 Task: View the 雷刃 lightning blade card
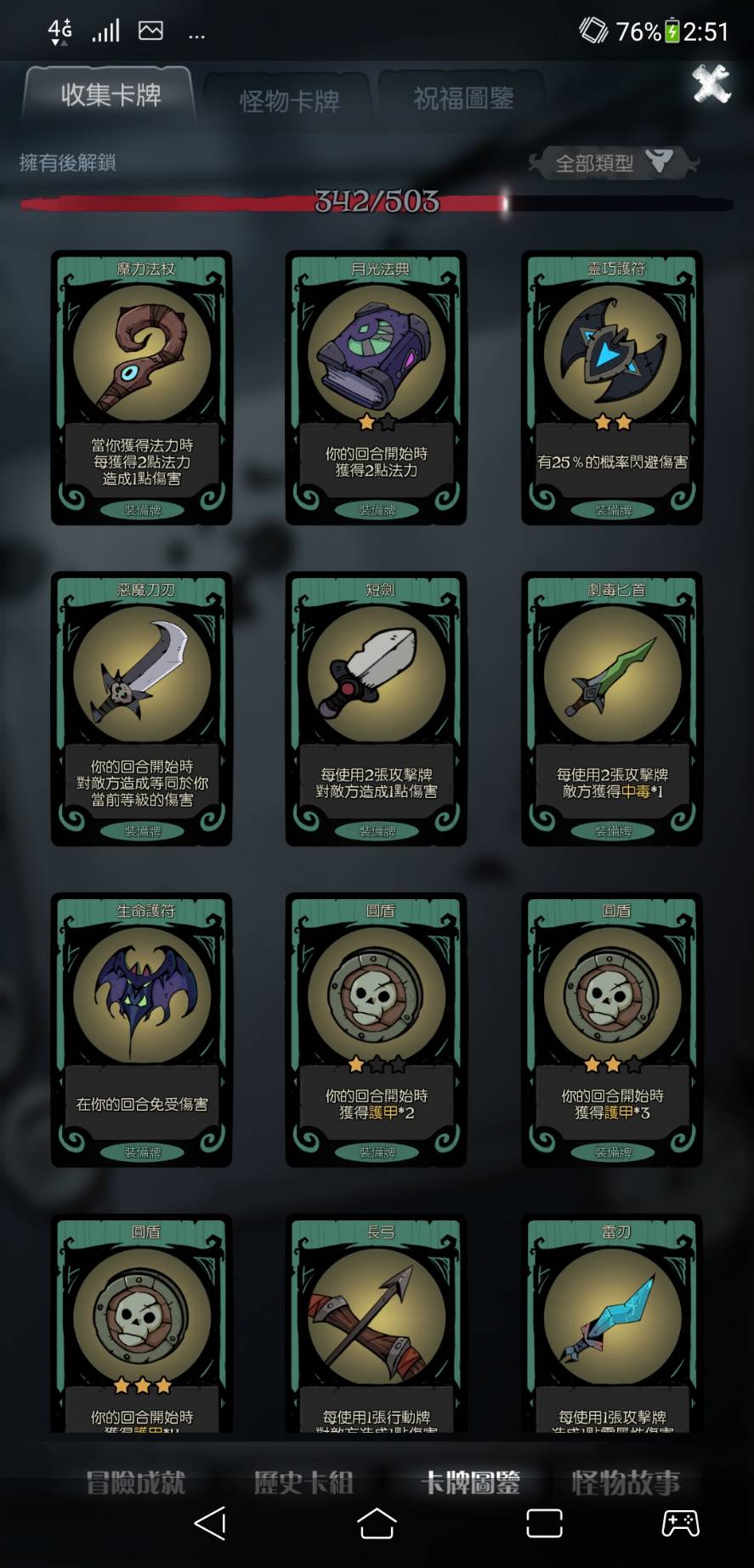click(x=612, y=1326)
